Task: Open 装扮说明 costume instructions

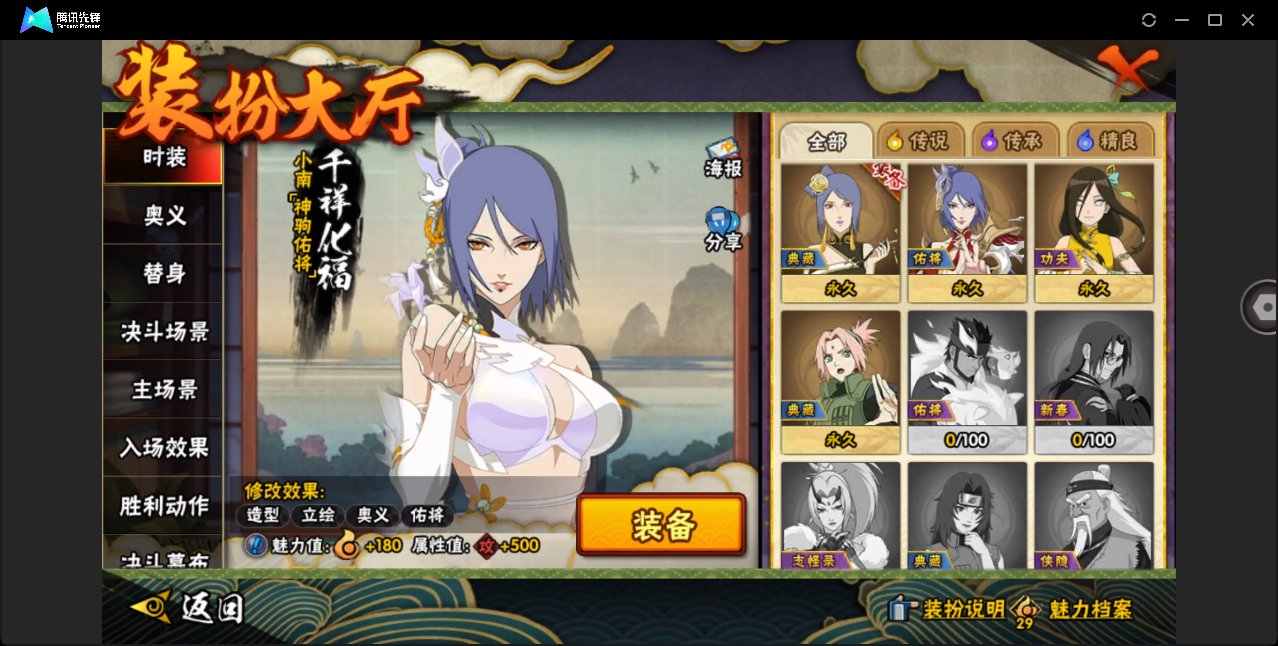Action: tap(948, 609)
